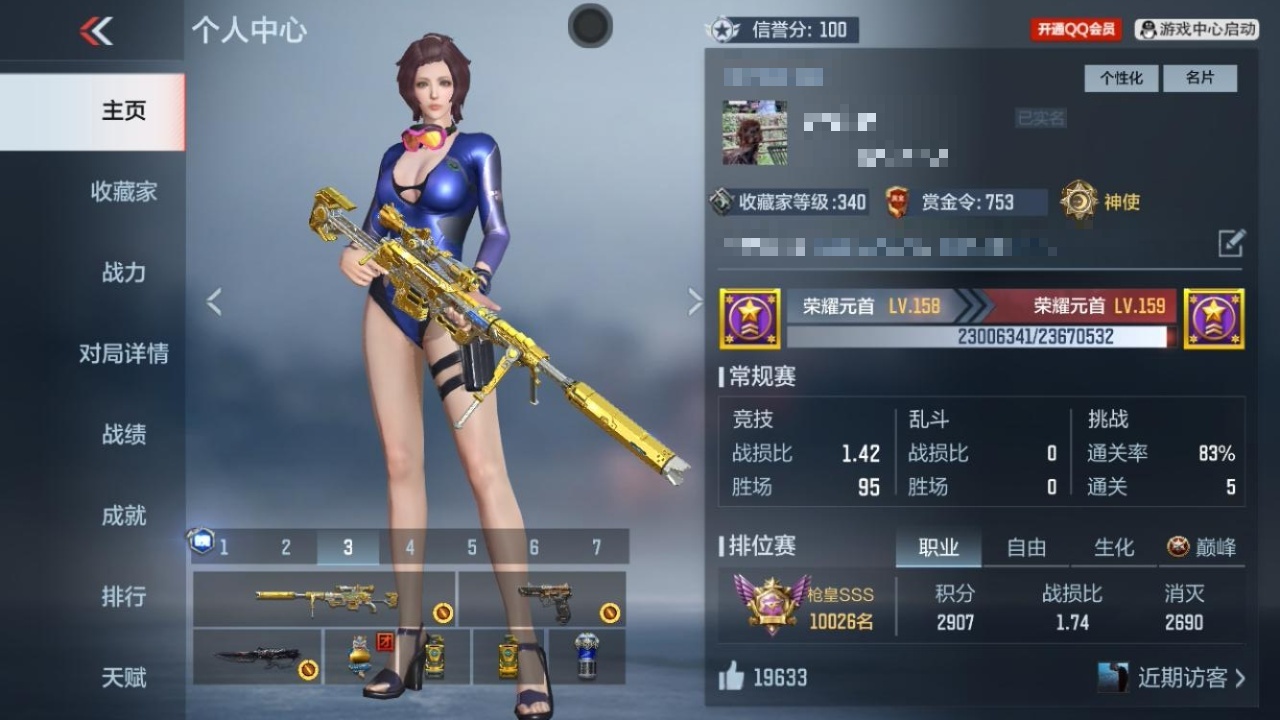Open the 成就 section
The width and height of the screenshot is (1280, 720).
pyautogui.click(x=123, y=515)
